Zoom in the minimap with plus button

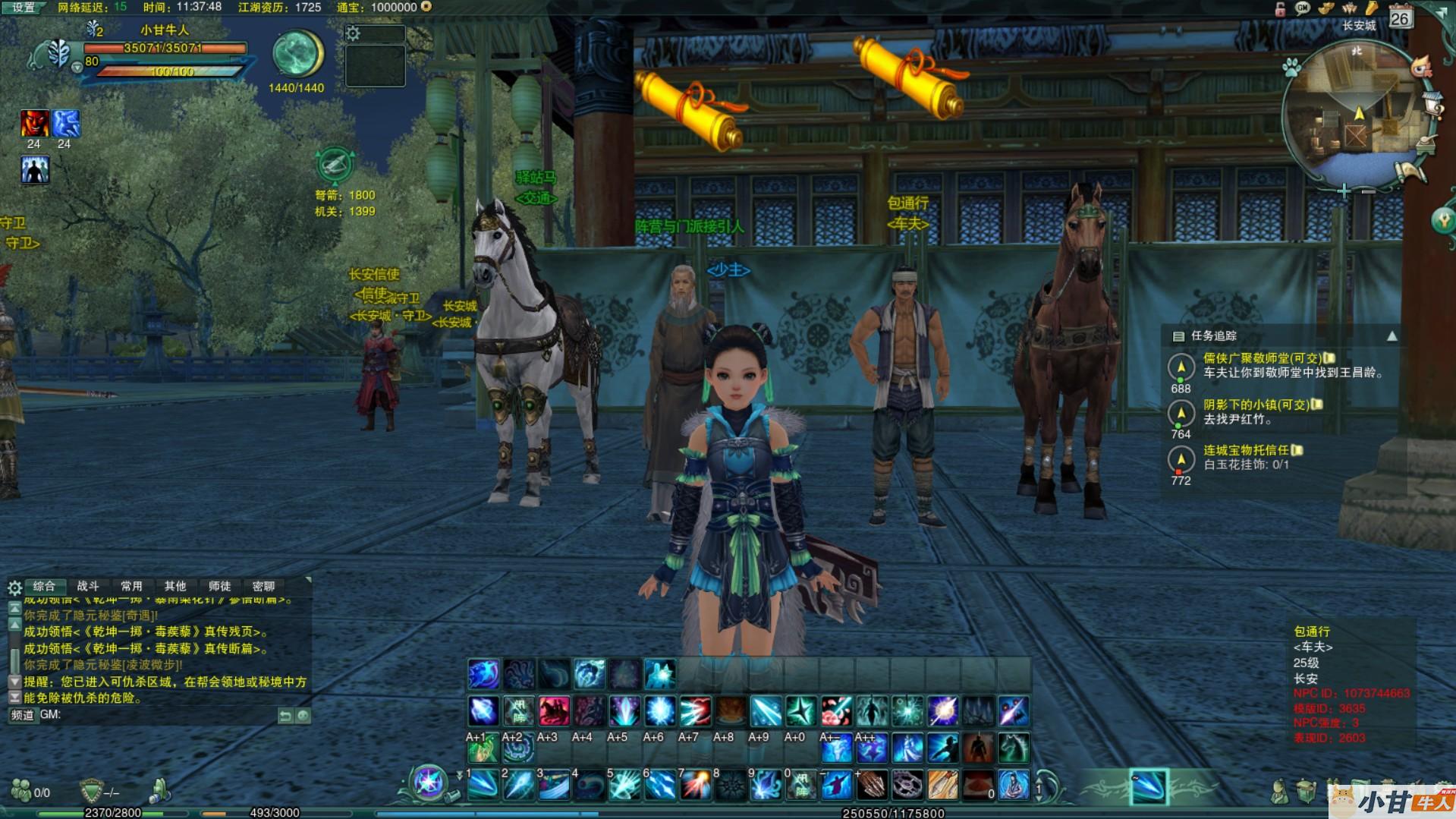[x=1344, y=191]
